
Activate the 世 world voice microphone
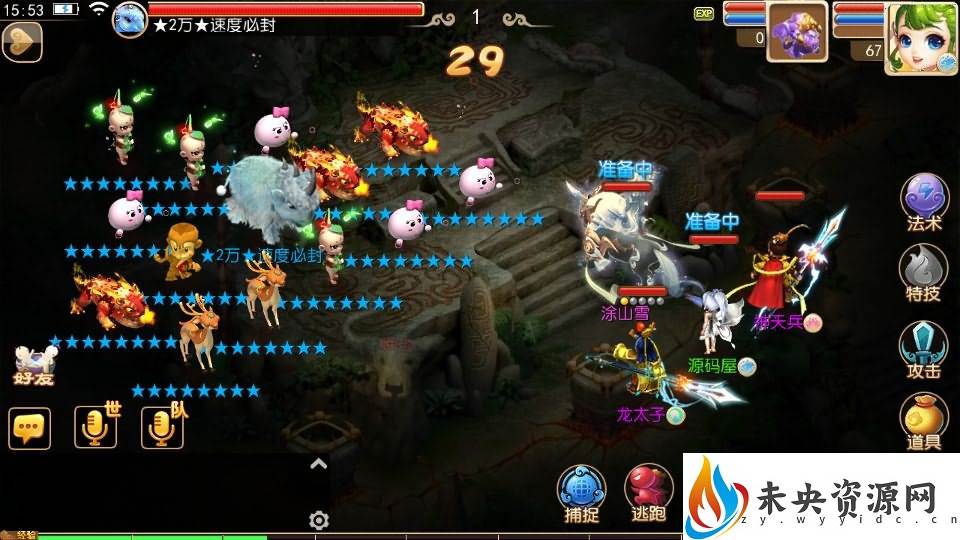pos(96,428)
